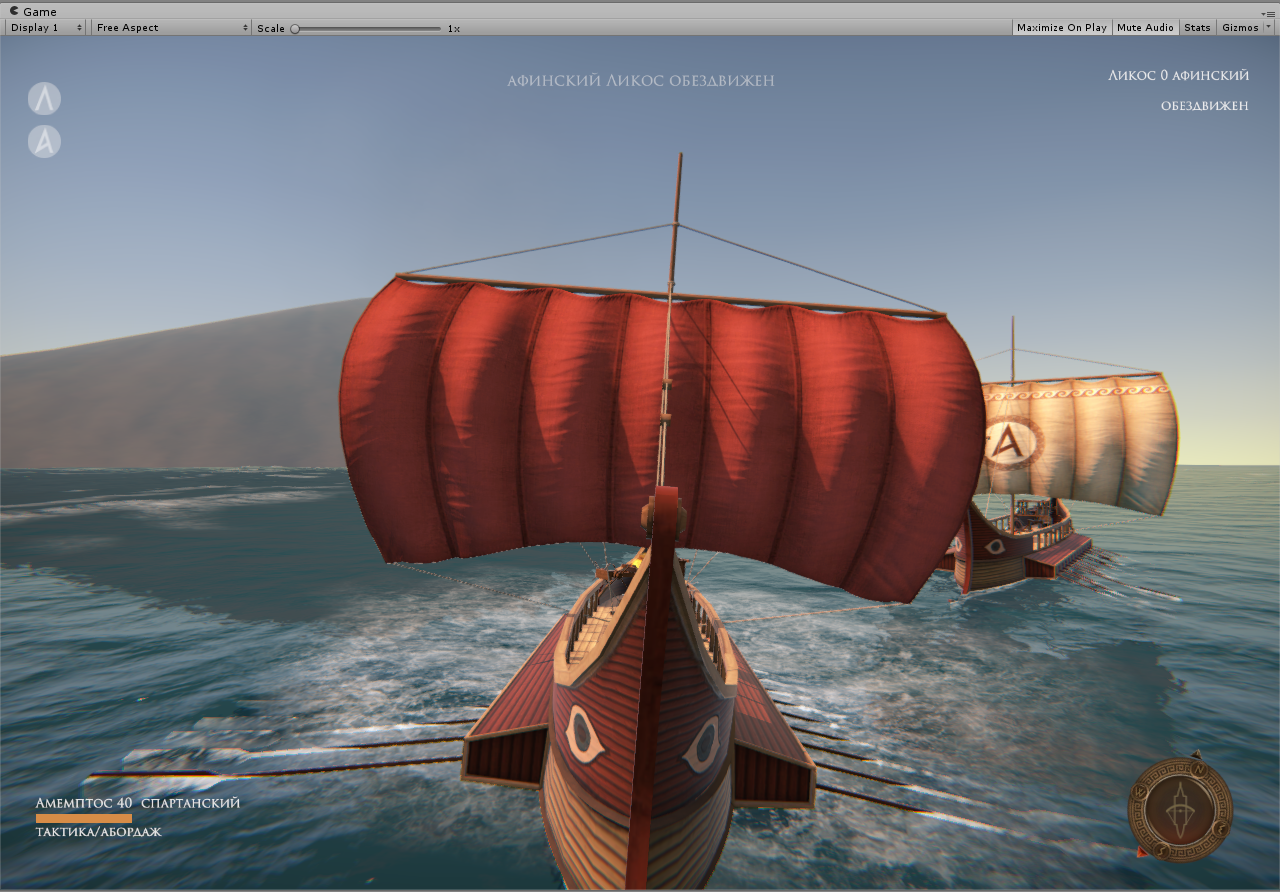Toggle the Gizmos button
The image size is (1280, 892).
(x=1240, y=28)
